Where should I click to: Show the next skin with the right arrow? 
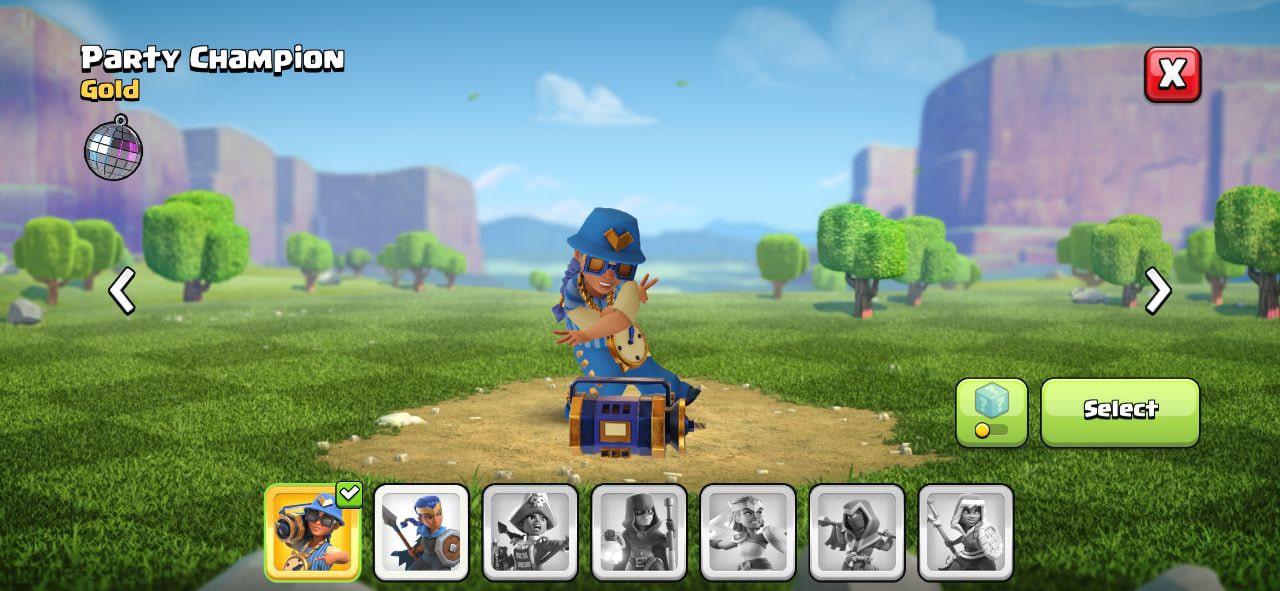1158,291
